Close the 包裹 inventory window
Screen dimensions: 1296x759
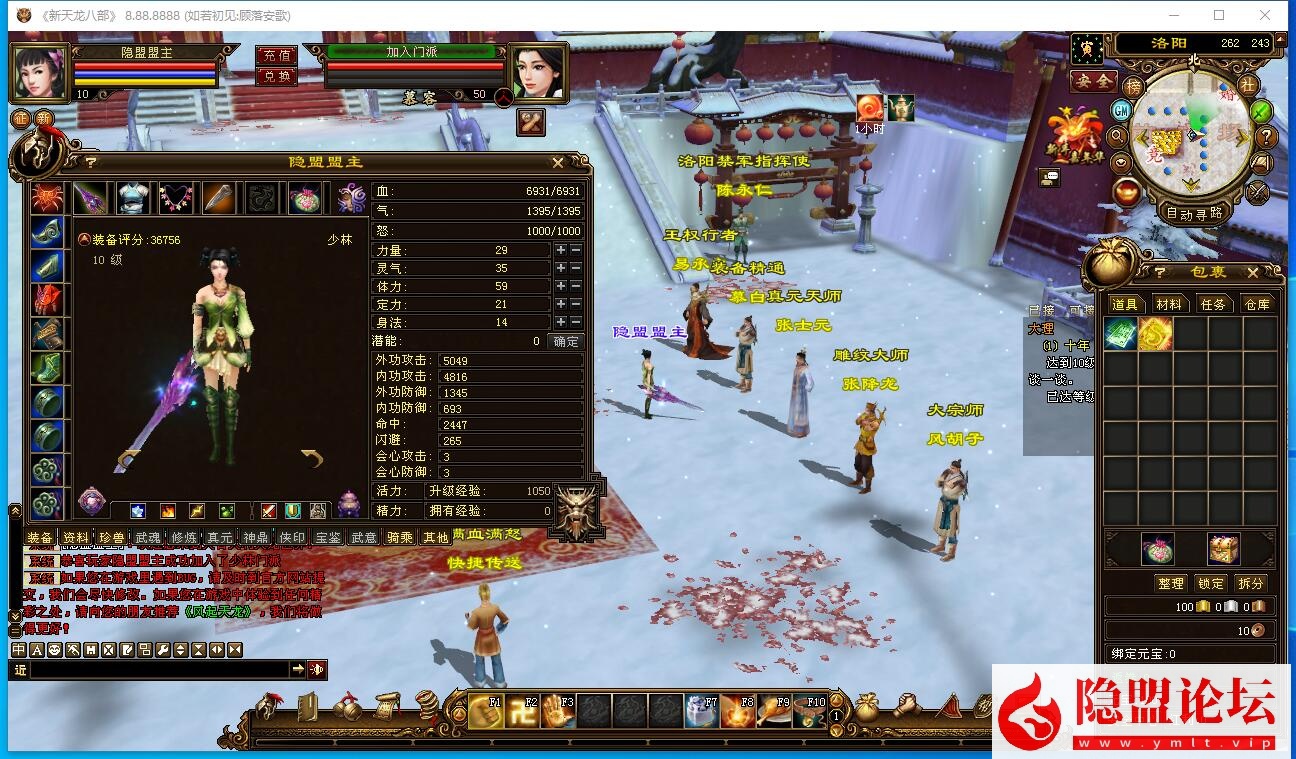(x=1252, y=272)
